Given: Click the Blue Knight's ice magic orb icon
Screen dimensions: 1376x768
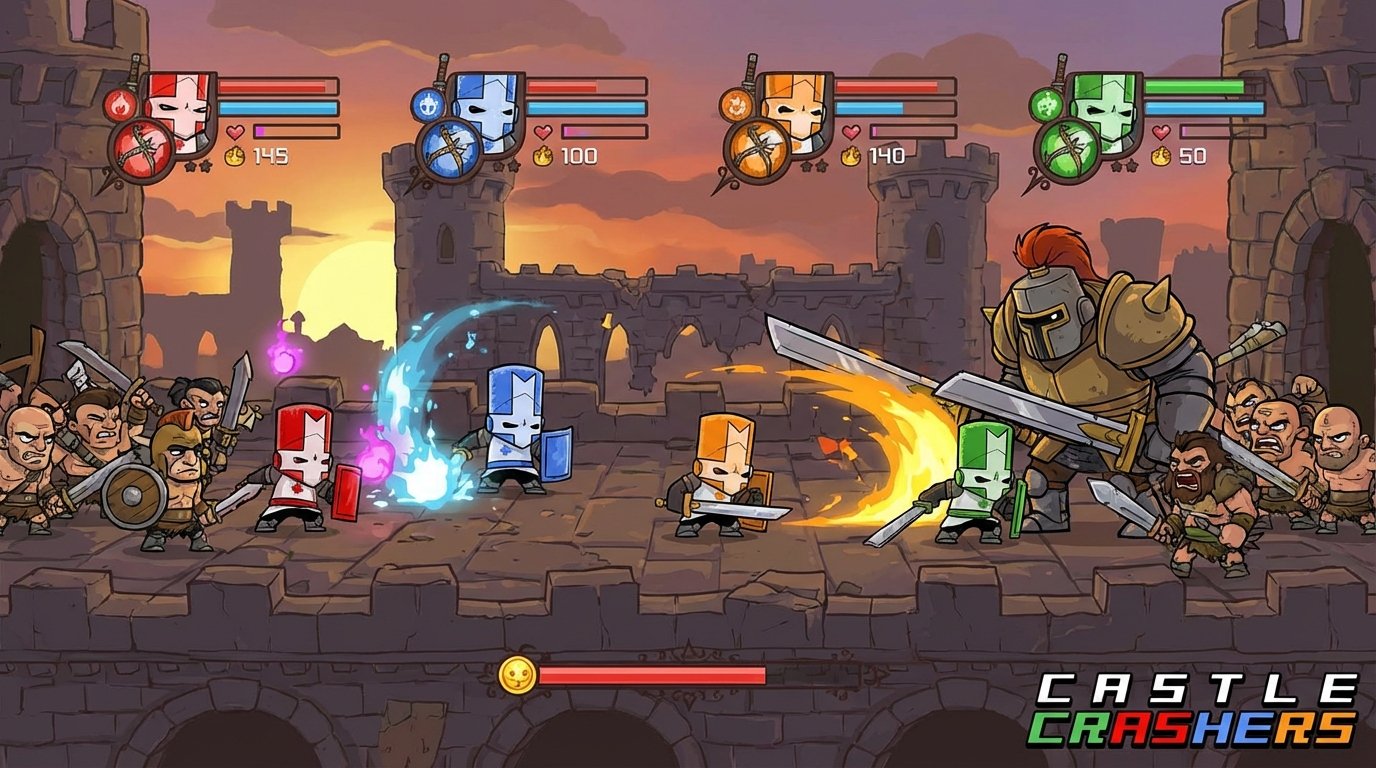Looking at the screenshot, I should coord(430,106).
